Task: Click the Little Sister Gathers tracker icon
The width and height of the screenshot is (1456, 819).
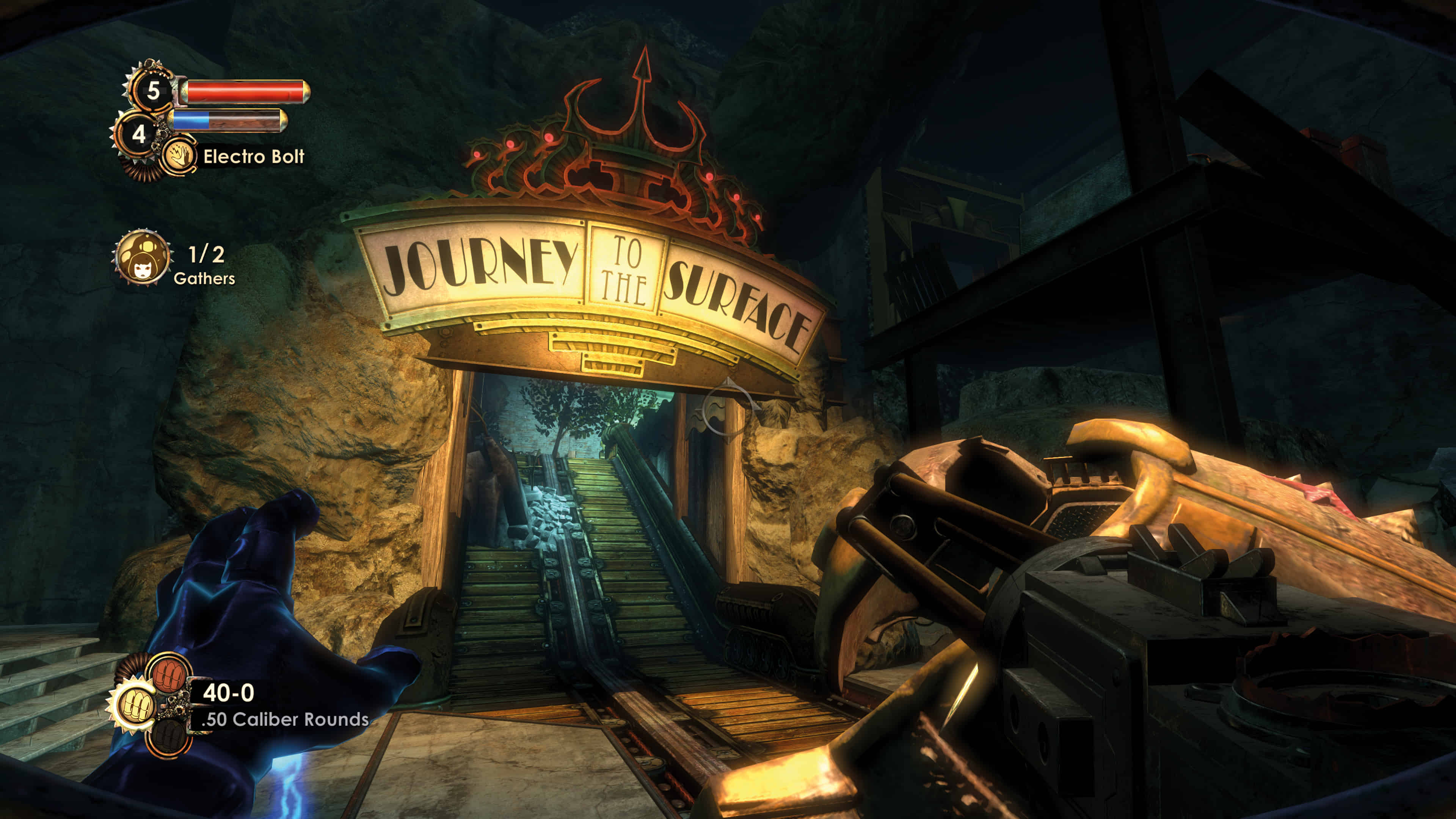Action: coord(142,258)
